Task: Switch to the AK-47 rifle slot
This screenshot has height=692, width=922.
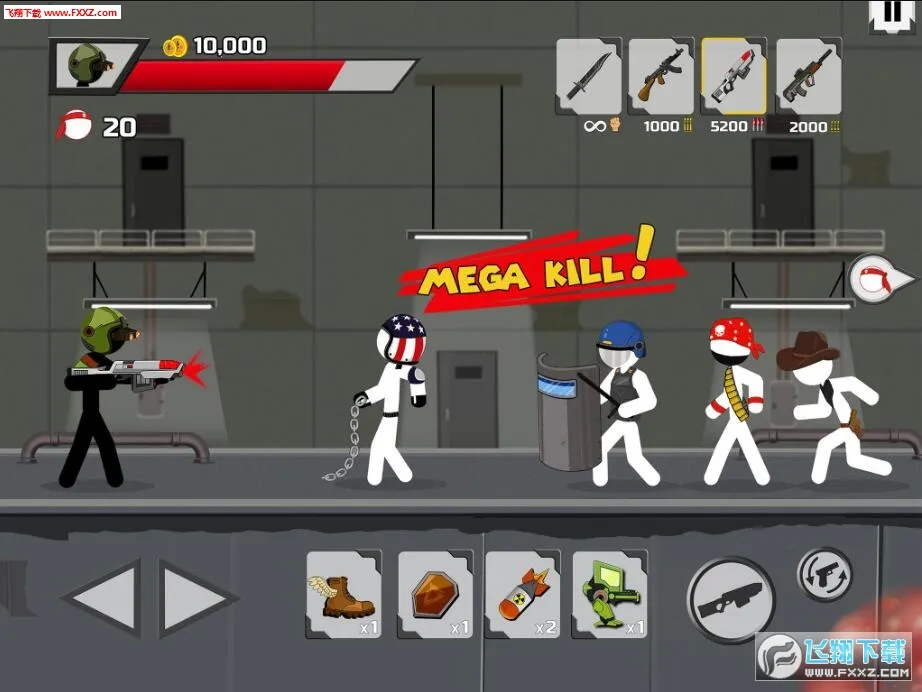Action: [x=661, y=78]
